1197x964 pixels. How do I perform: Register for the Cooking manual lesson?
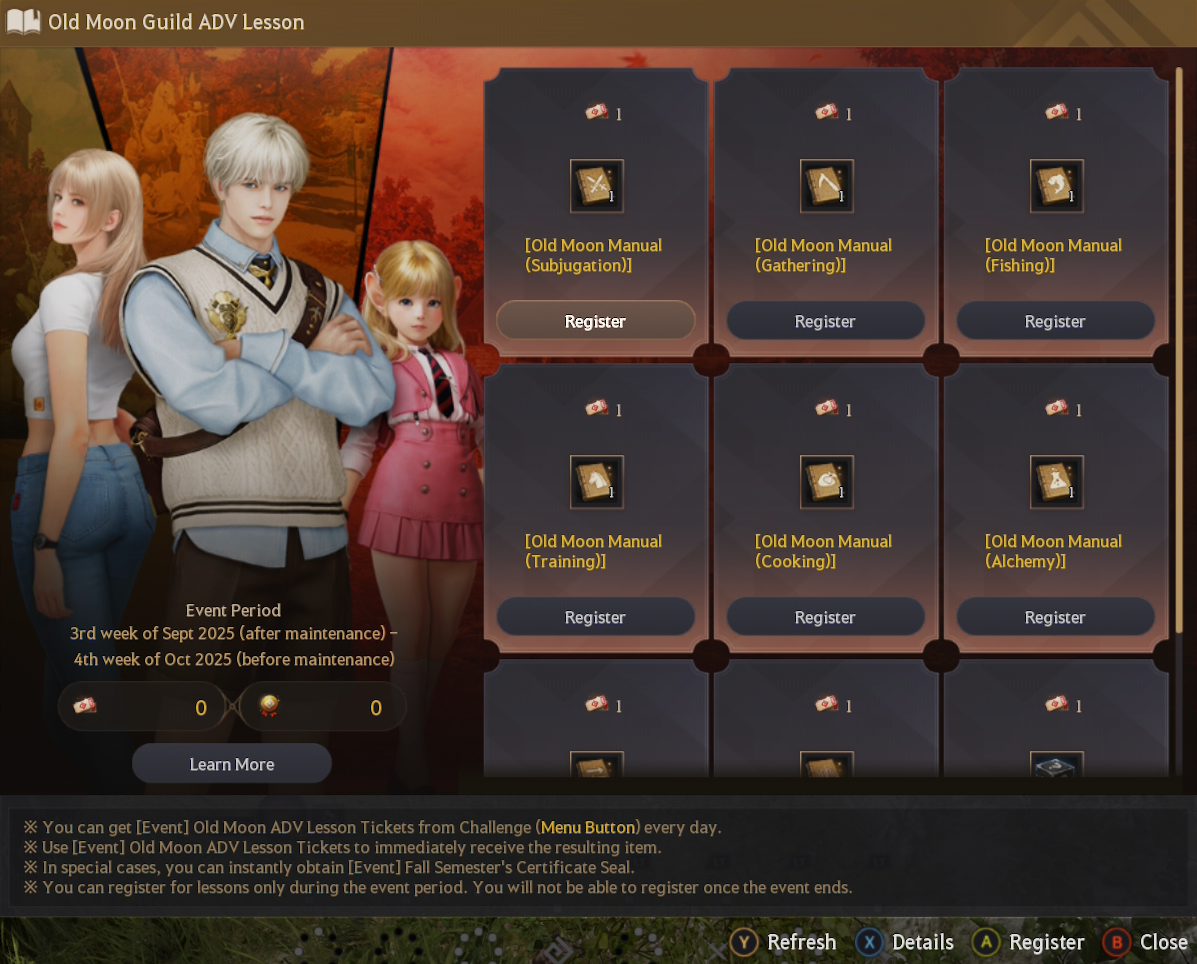[x=825, y=617]
